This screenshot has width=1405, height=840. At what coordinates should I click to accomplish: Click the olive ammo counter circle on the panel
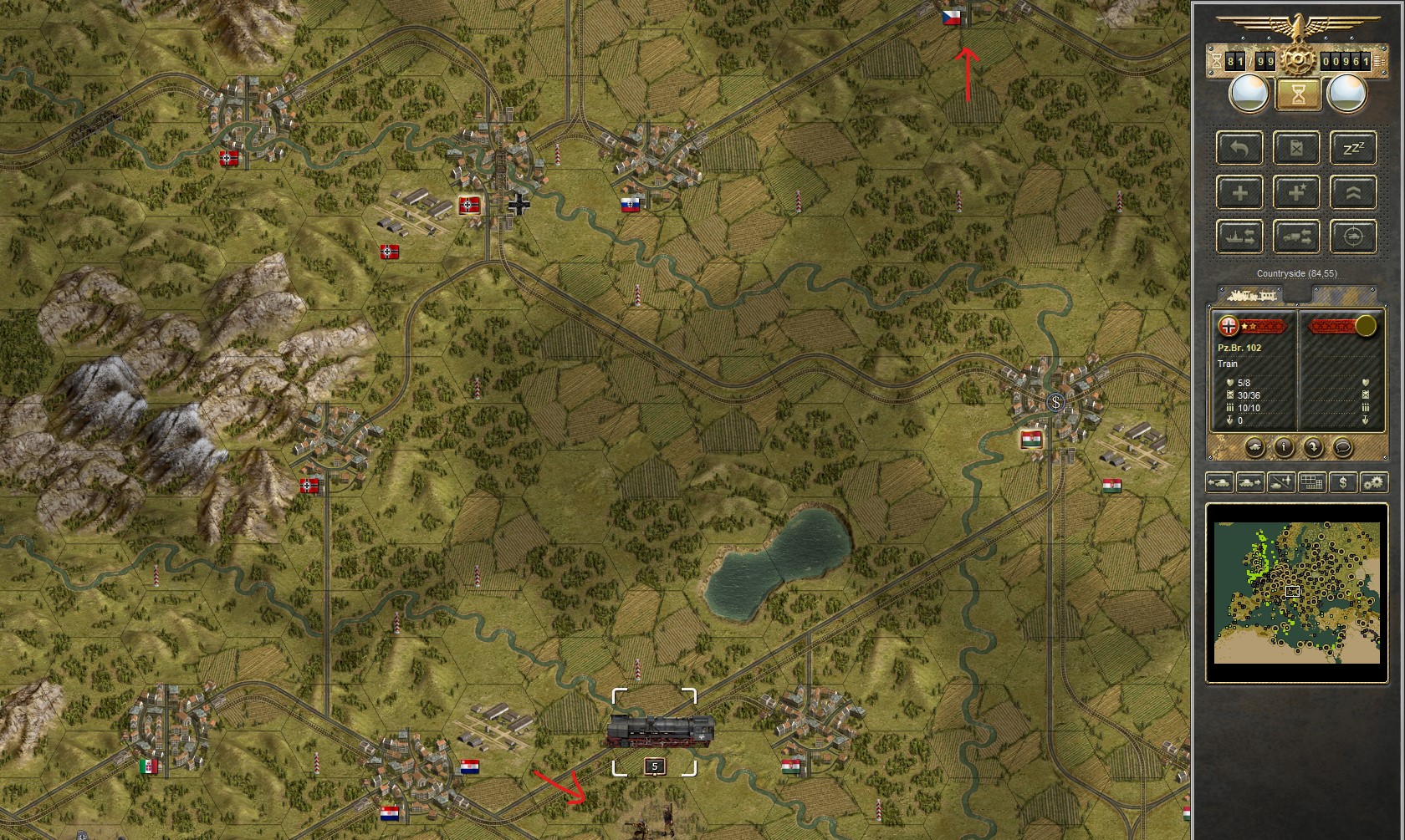1366,326
